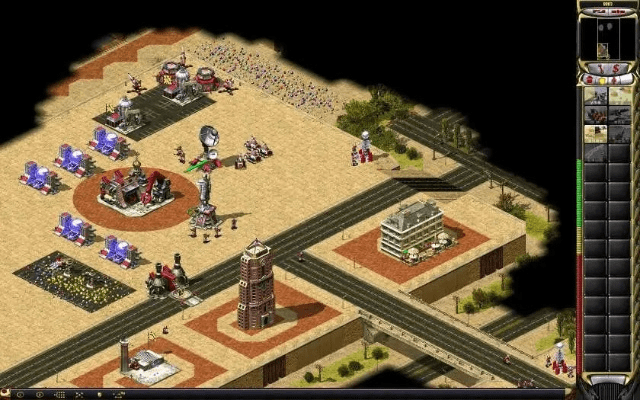The height and width of the screenshot is (400, 640).
Task: Activate the wrench repair button
Action: [x=601, y=67]
